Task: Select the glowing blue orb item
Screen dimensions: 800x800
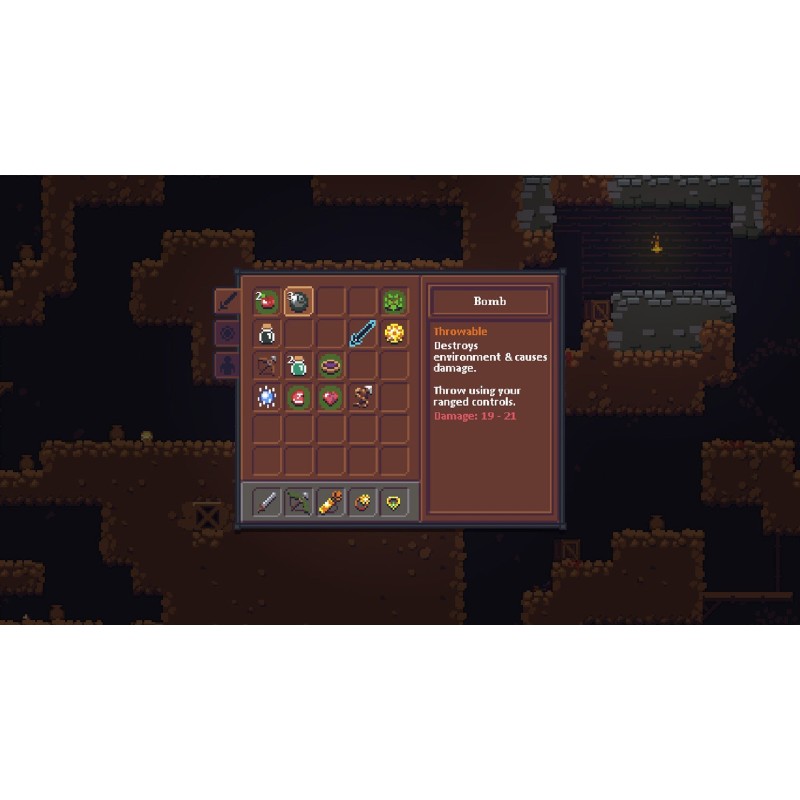Action: click(266, 397)
